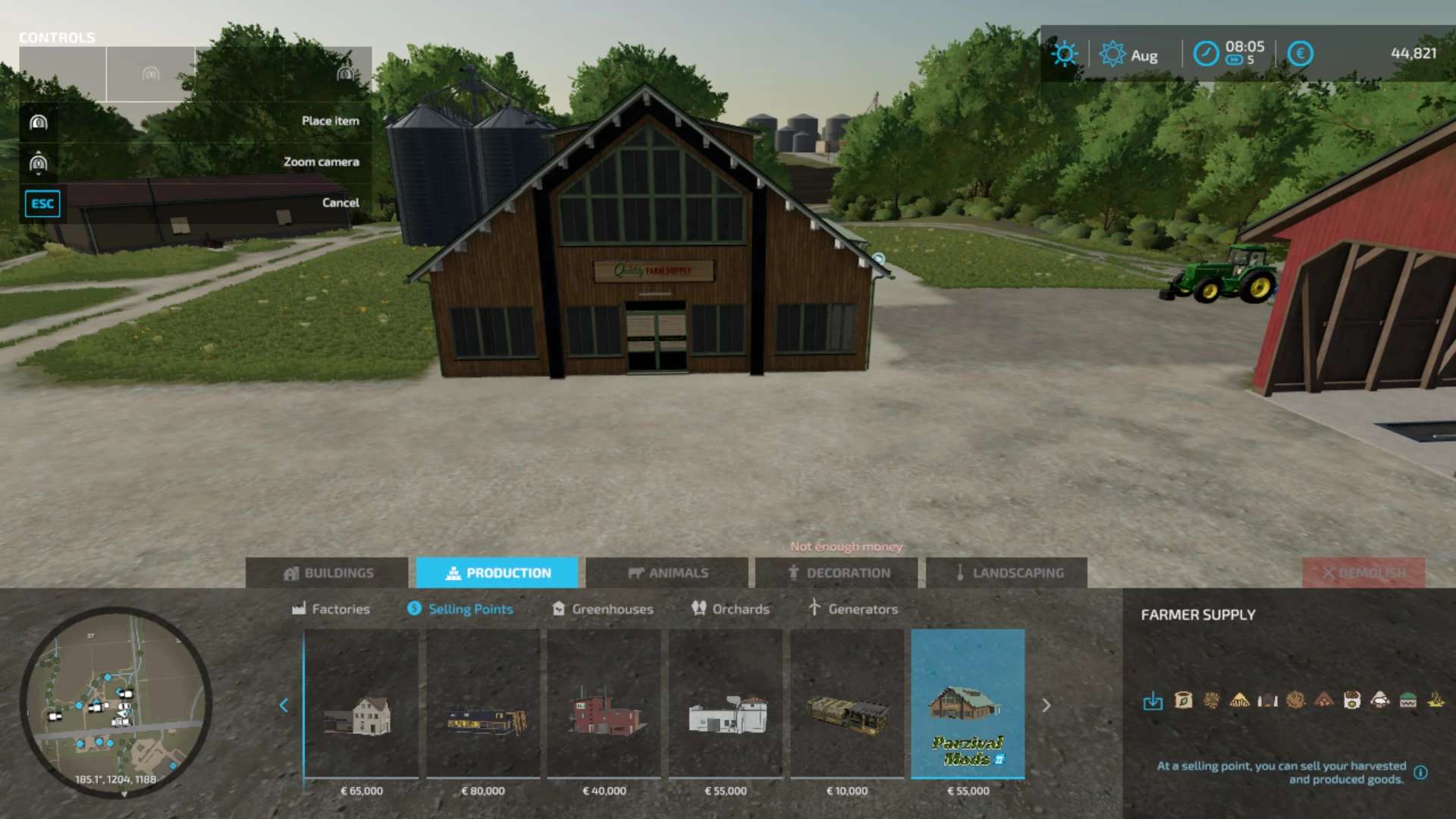Choose the €10,000 selling point item
Screen dimensions: 1456x819
click(x=847, y=704)
